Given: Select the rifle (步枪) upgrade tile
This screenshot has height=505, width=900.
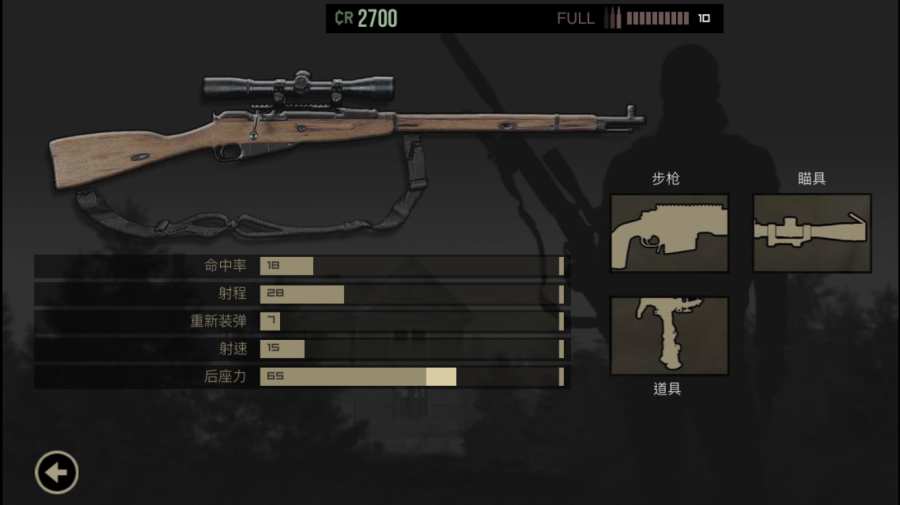Looking at the screenshot, I should 669,233.
